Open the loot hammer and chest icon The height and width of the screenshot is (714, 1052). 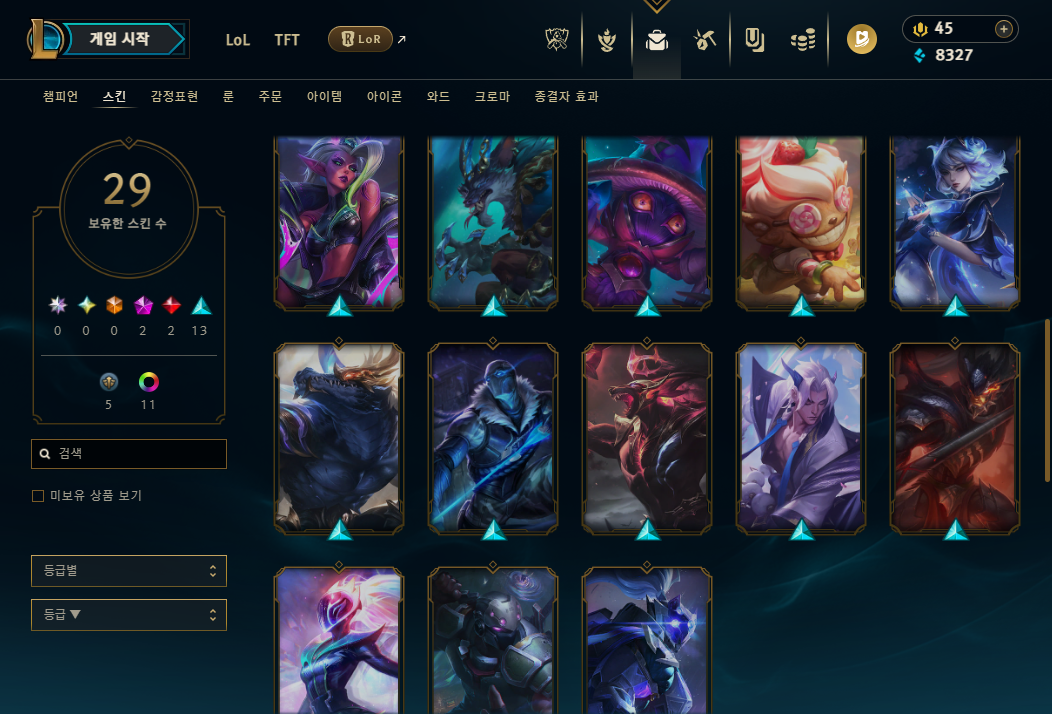click(x=705, y=40)
